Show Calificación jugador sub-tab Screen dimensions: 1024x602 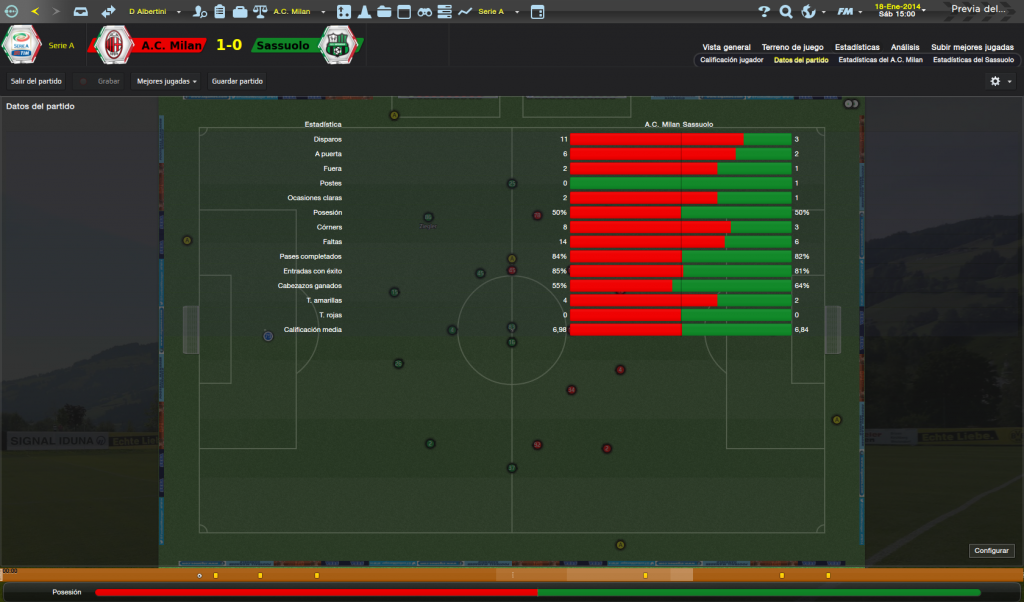click(x=731, y=60)
